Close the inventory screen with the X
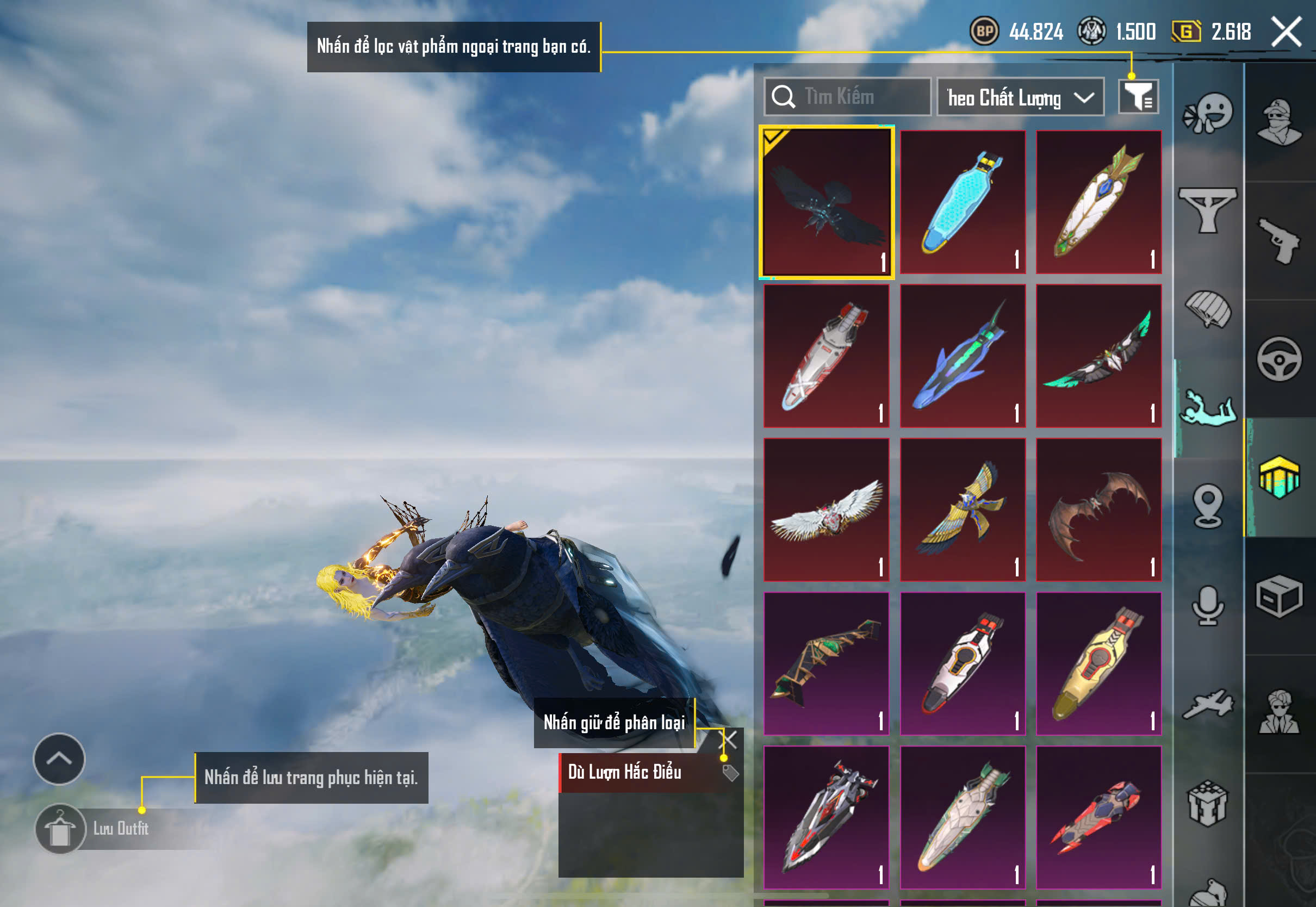 coord(1287,32)
